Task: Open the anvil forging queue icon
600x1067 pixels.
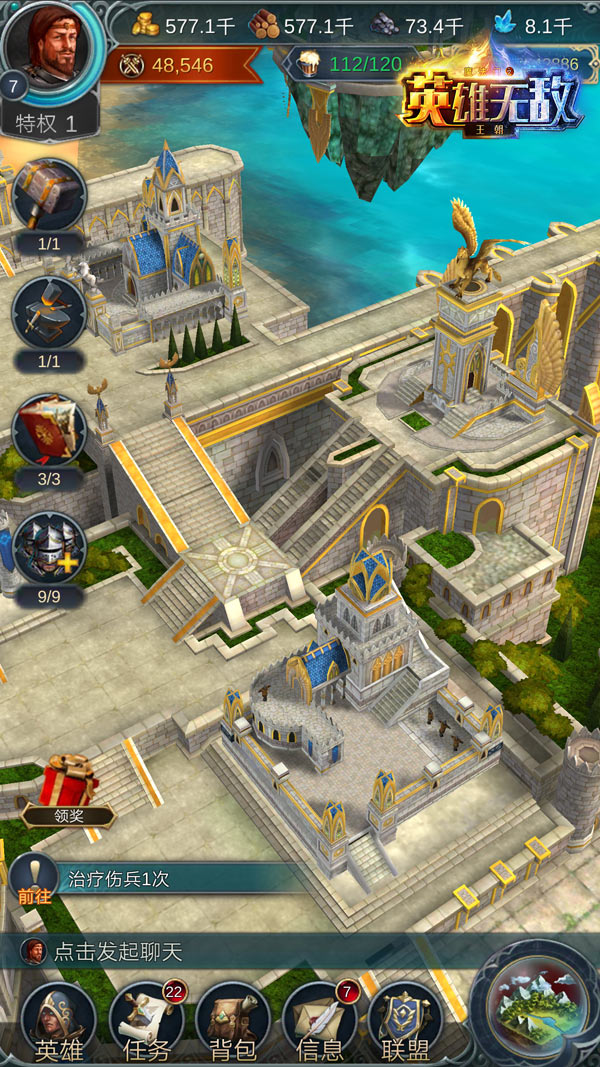Action: 48,313
